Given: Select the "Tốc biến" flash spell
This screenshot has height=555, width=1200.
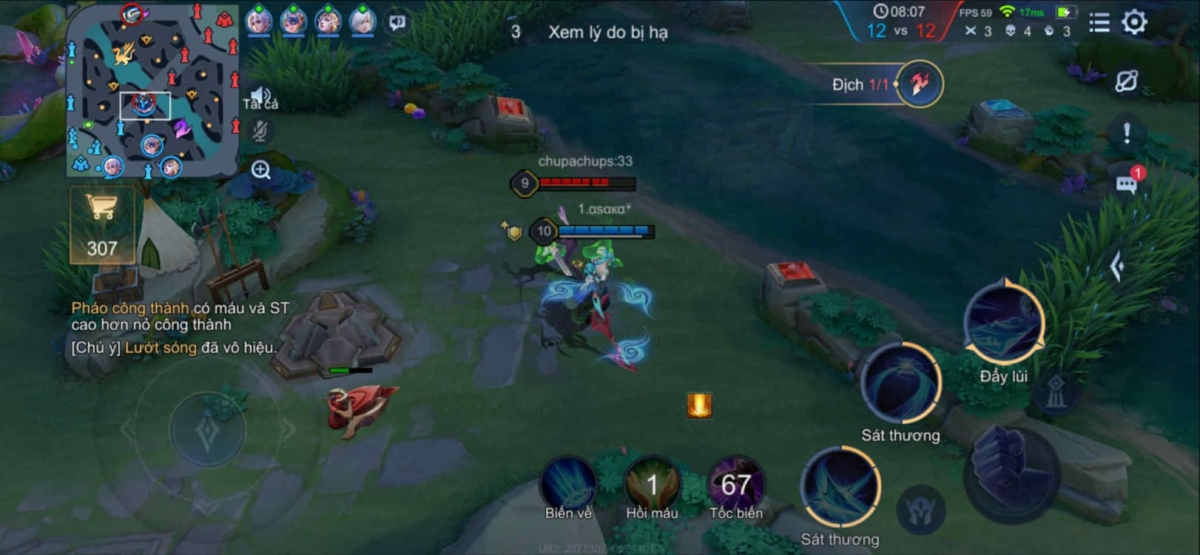Looking at the screenshot, I should 736,485.
